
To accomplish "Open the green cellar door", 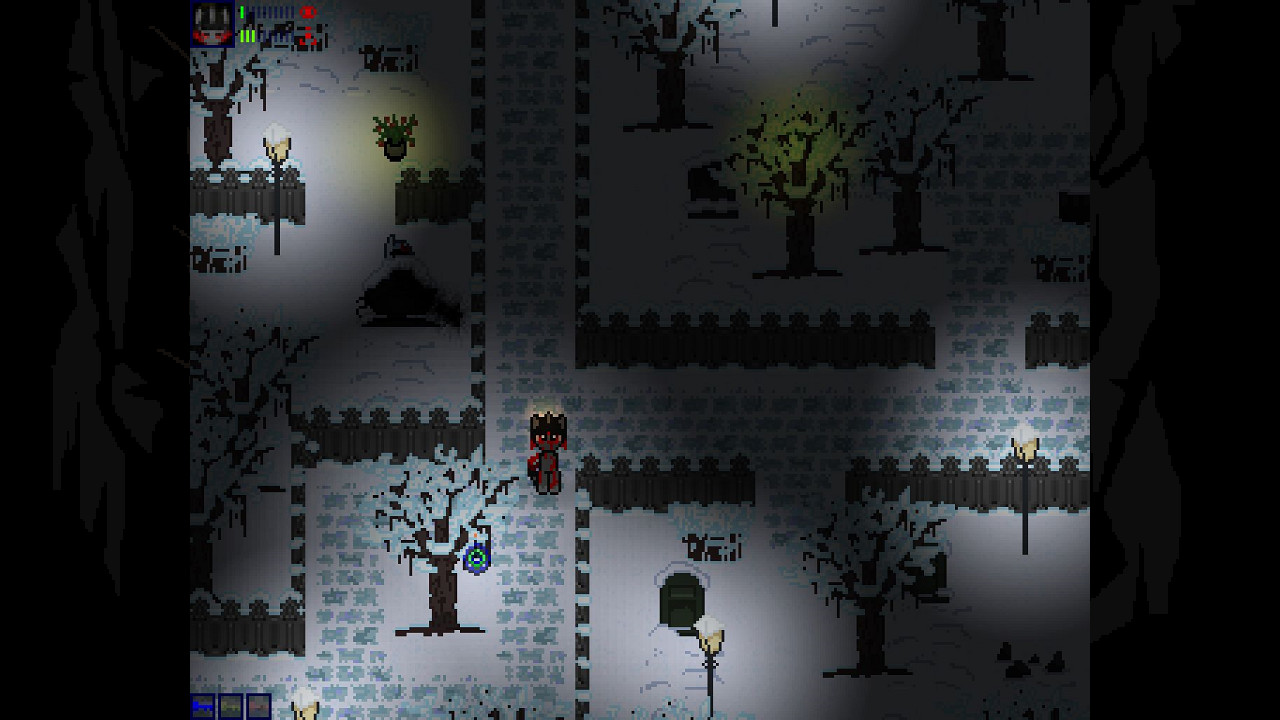I will (683, 600).
